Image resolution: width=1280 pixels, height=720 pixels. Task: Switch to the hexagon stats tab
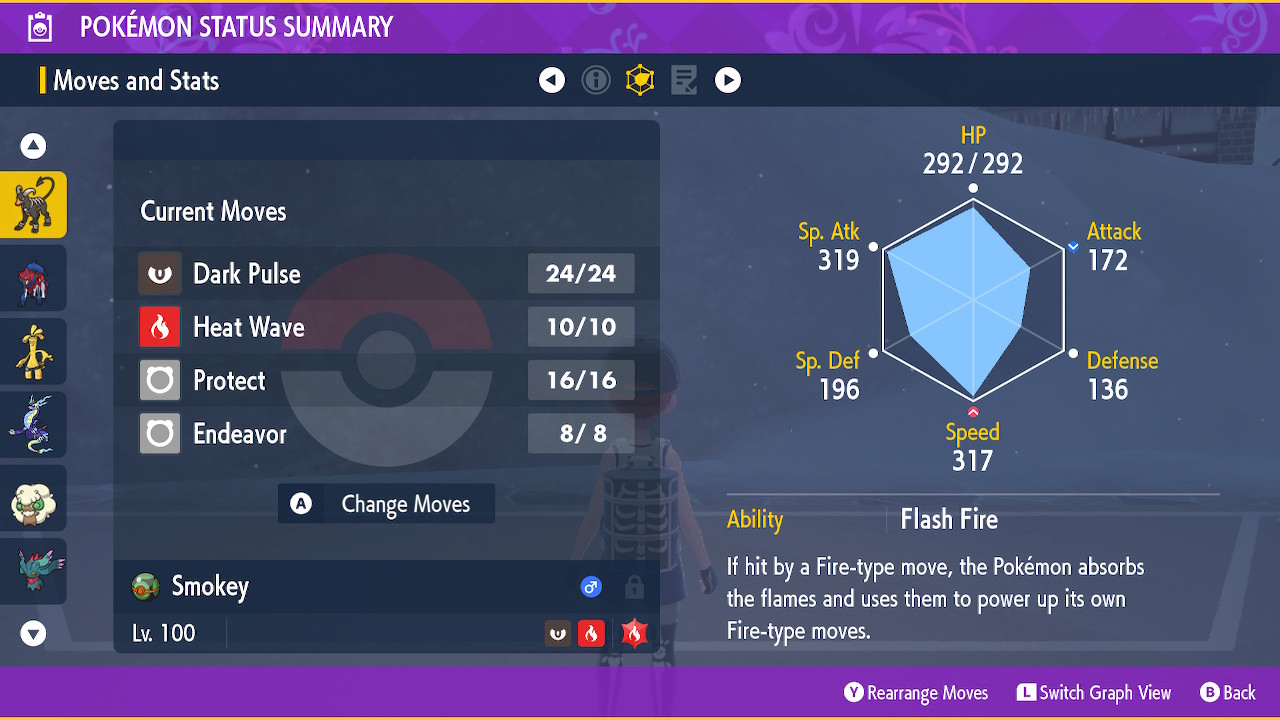click(640, 80)
